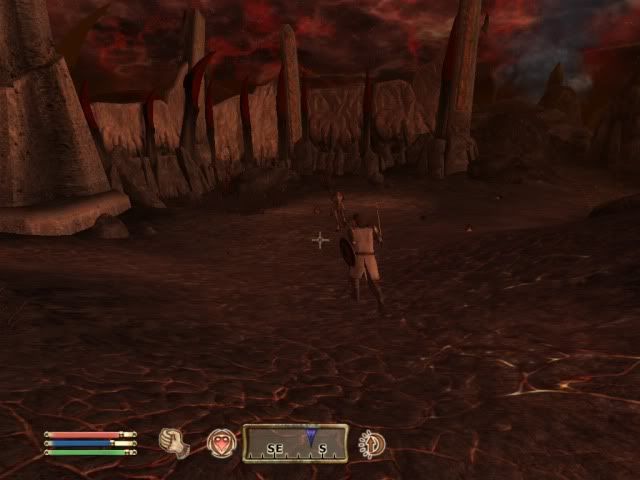Click the compass heading bar
The height and width of the screenshot is (480, 640).
tap(296, 442)
